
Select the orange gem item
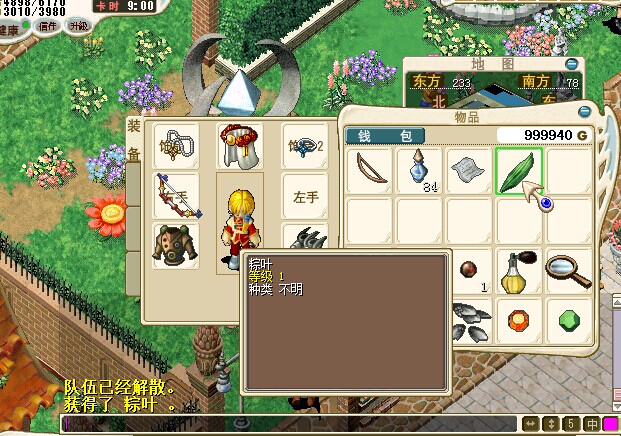tap(518, 320)
